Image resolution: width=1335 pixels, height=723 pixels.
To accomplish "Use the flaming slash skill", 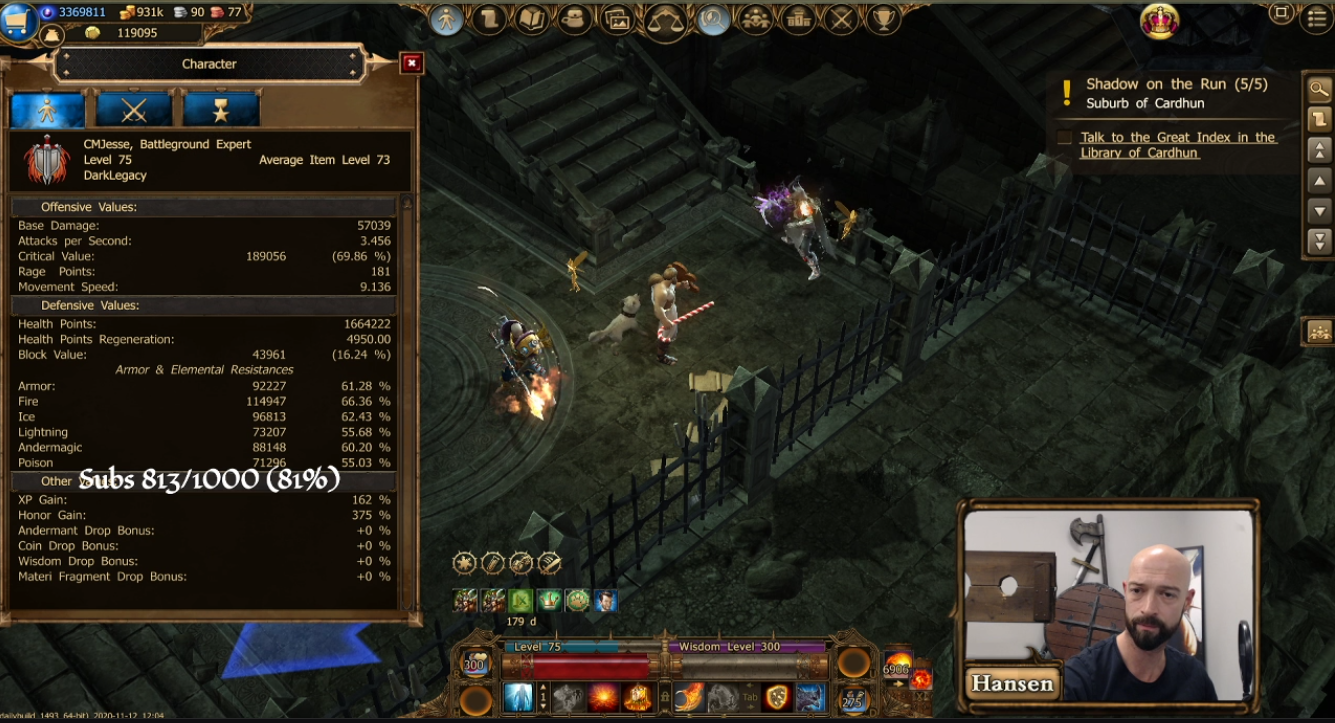I will click(x=689, y=697).
